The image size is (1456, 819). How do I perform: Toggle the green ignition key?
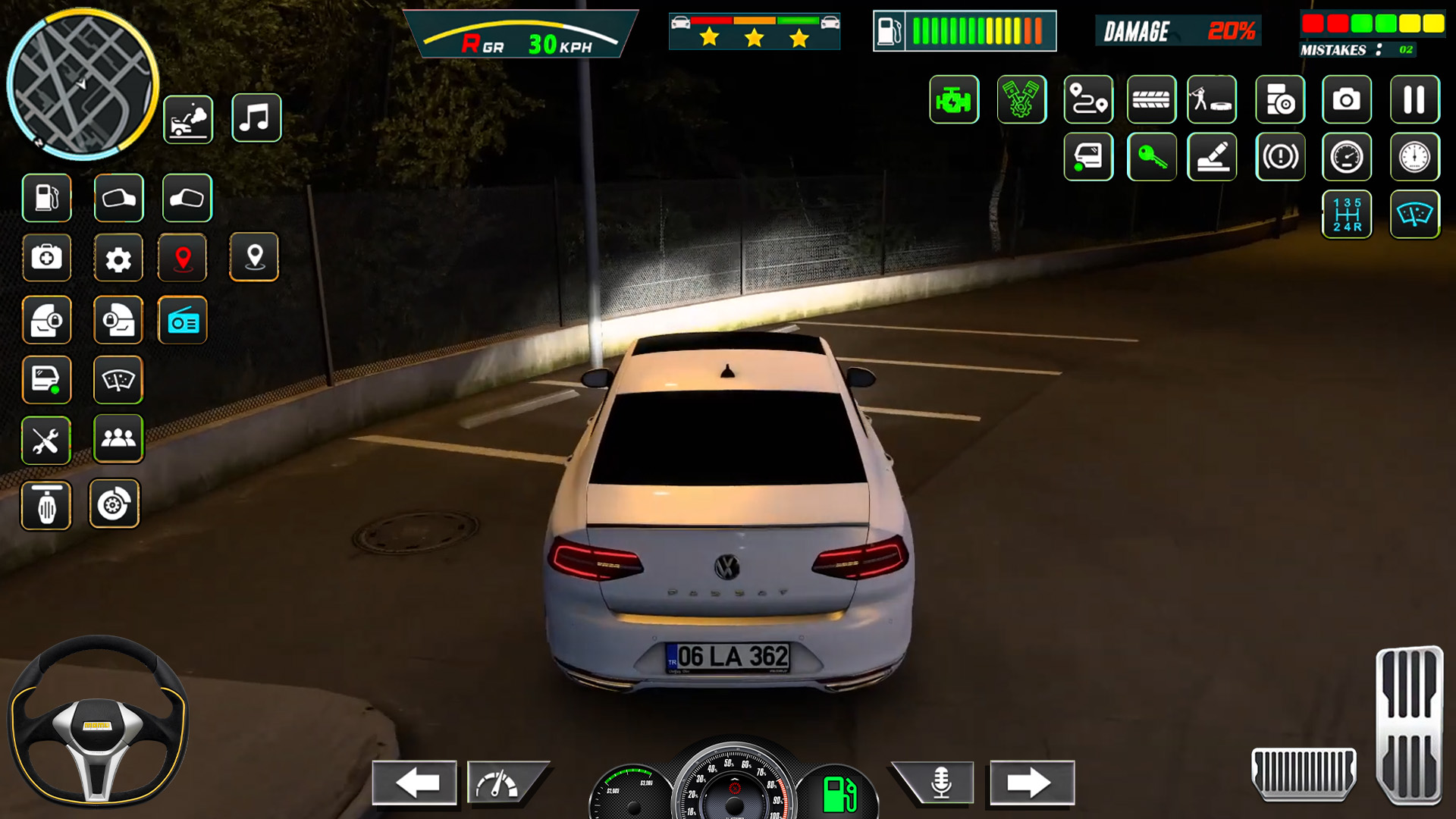[x=1152, y=157]
